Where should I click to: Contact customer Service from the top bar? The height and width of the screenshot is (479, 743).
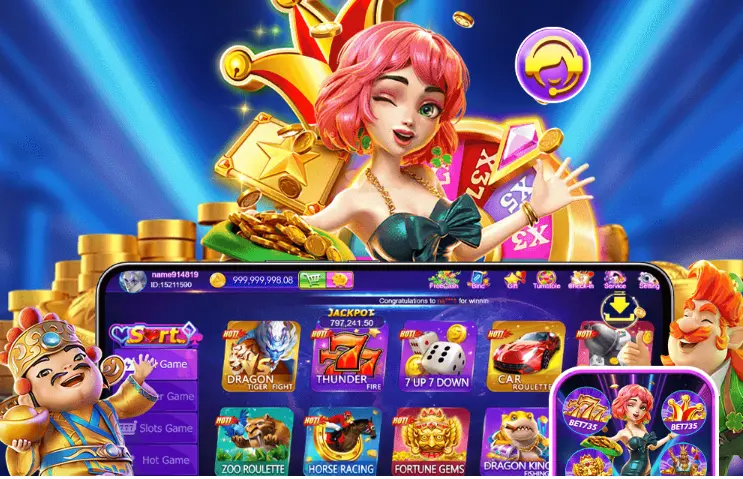pyautogui.click(x=616, y=280)
